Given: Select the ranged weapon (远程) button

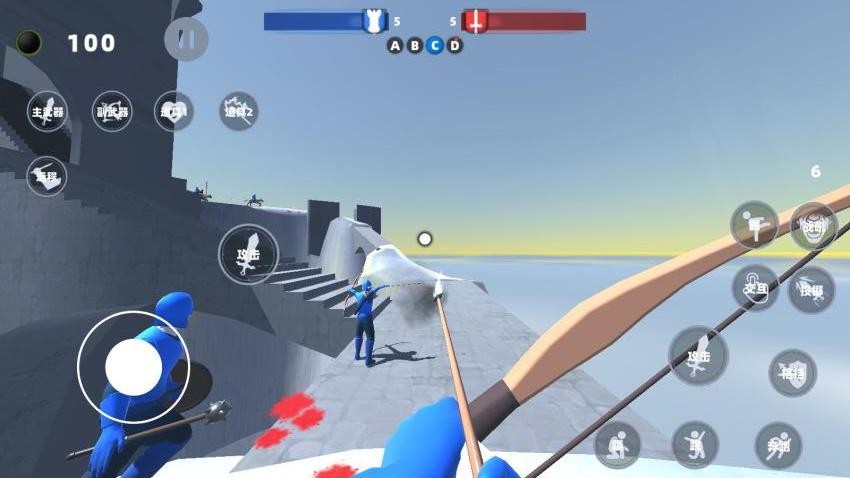Looking at the screenshot, I should coord(47,176).
